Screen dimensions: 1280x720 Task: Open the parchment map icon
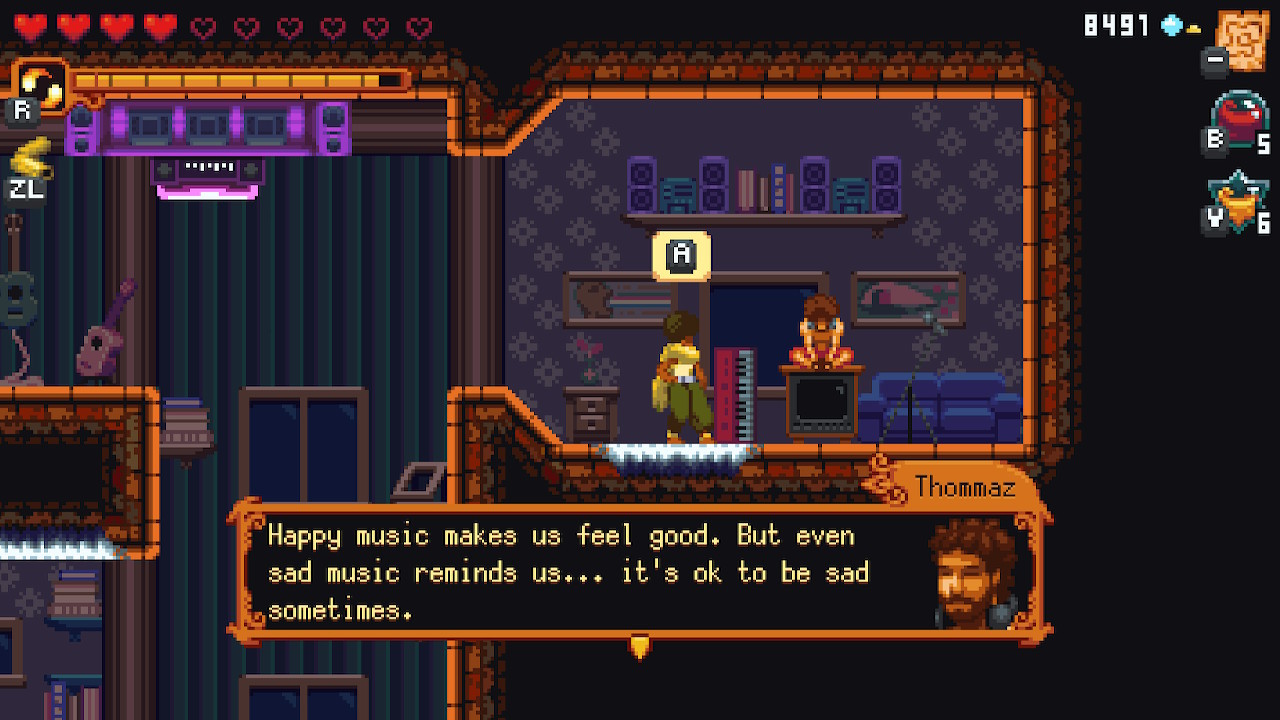click(x=1243, y=40)
